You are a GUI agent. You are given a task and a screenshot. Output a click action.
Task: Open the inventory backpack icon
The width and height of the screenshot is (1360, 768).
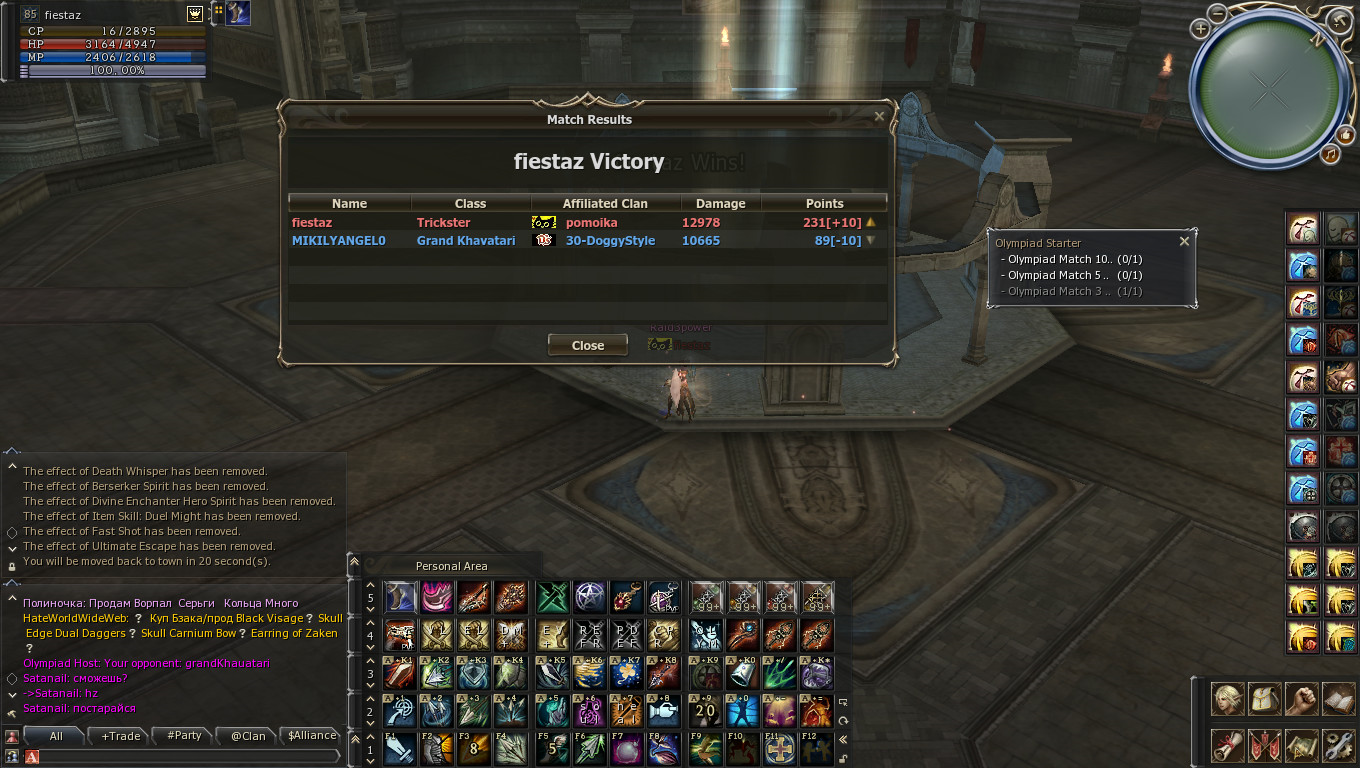tap(1265, 699)
